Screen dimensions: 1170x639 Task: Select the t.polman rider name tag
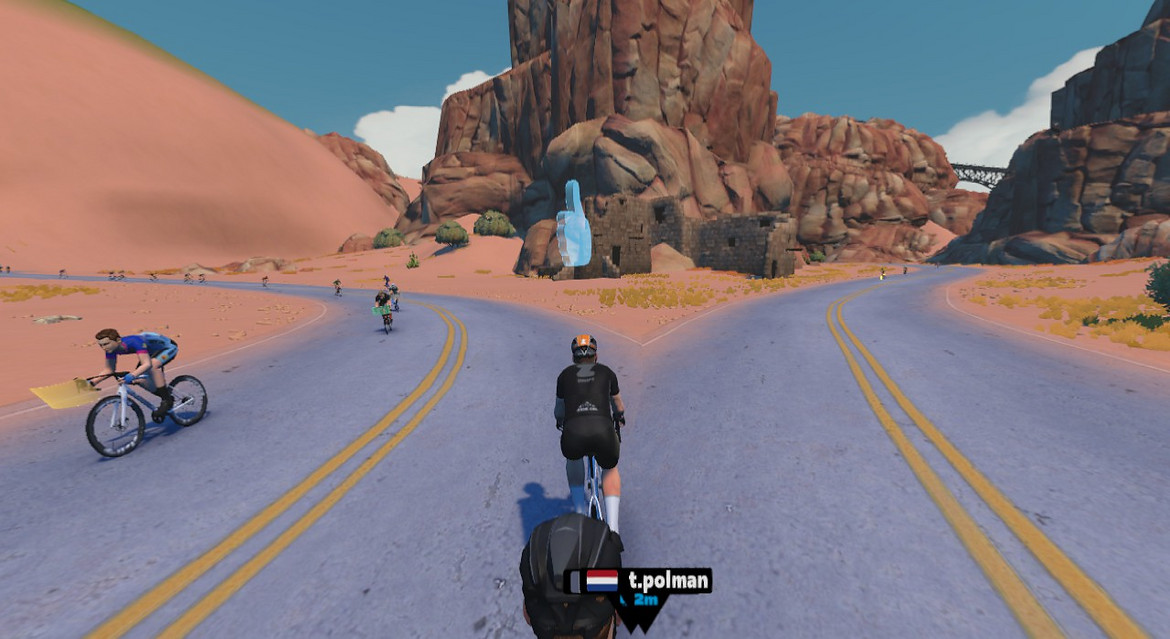(x=640, y=582)
